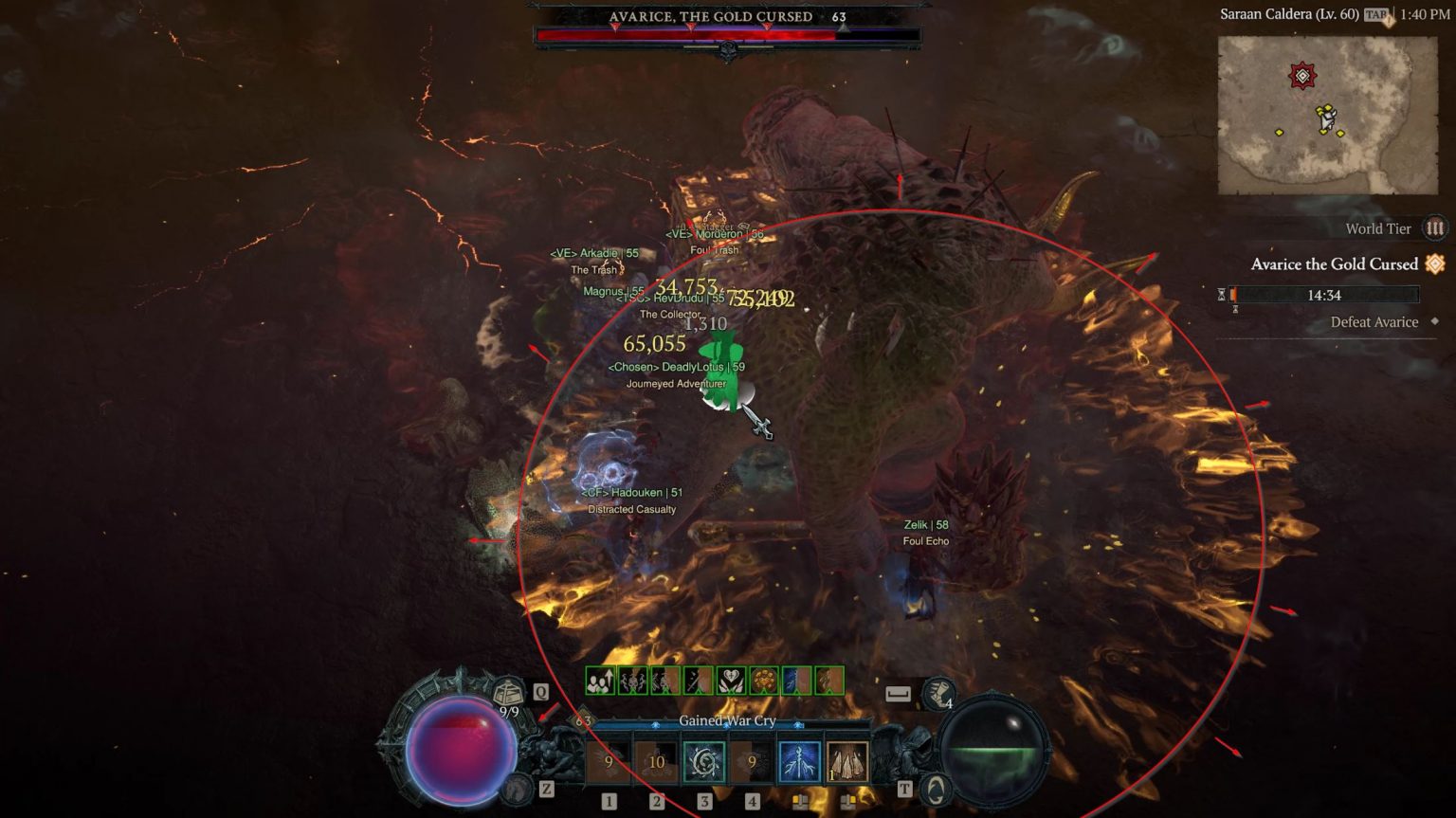Viewport: 1456px width, 818px height.
Task: Click the World Tier label on the right panel
Action: pyautogui.click(x=1376, y=228)
